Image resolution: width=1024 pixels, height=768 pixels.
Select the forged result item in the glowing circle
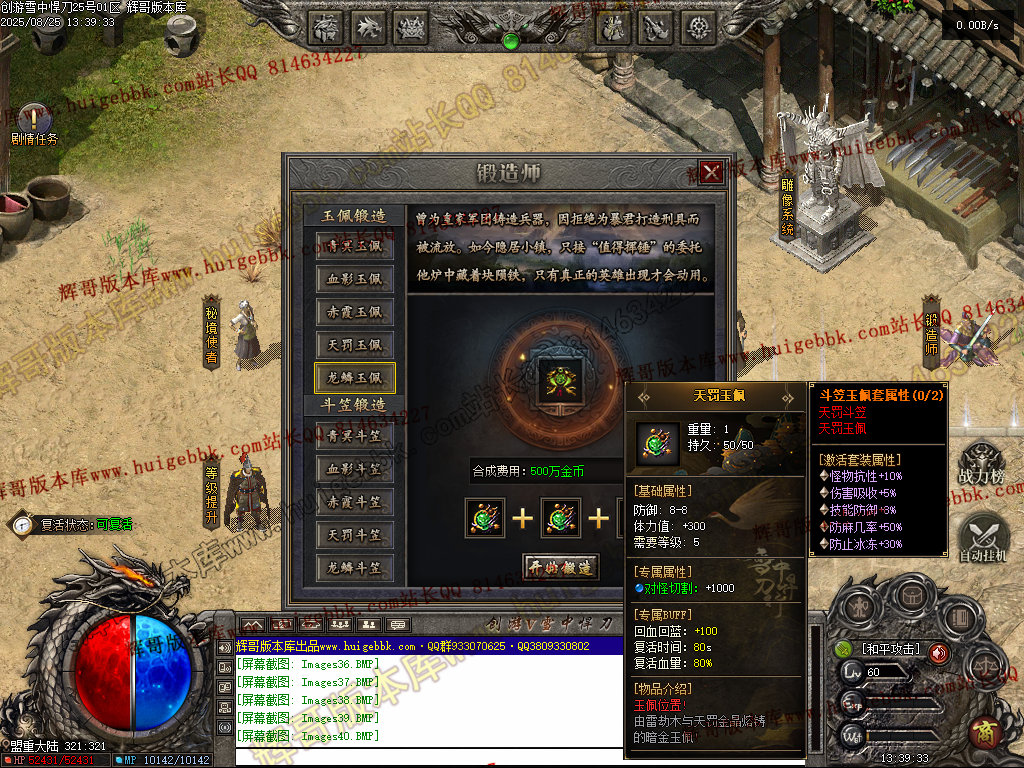[560, 380]
